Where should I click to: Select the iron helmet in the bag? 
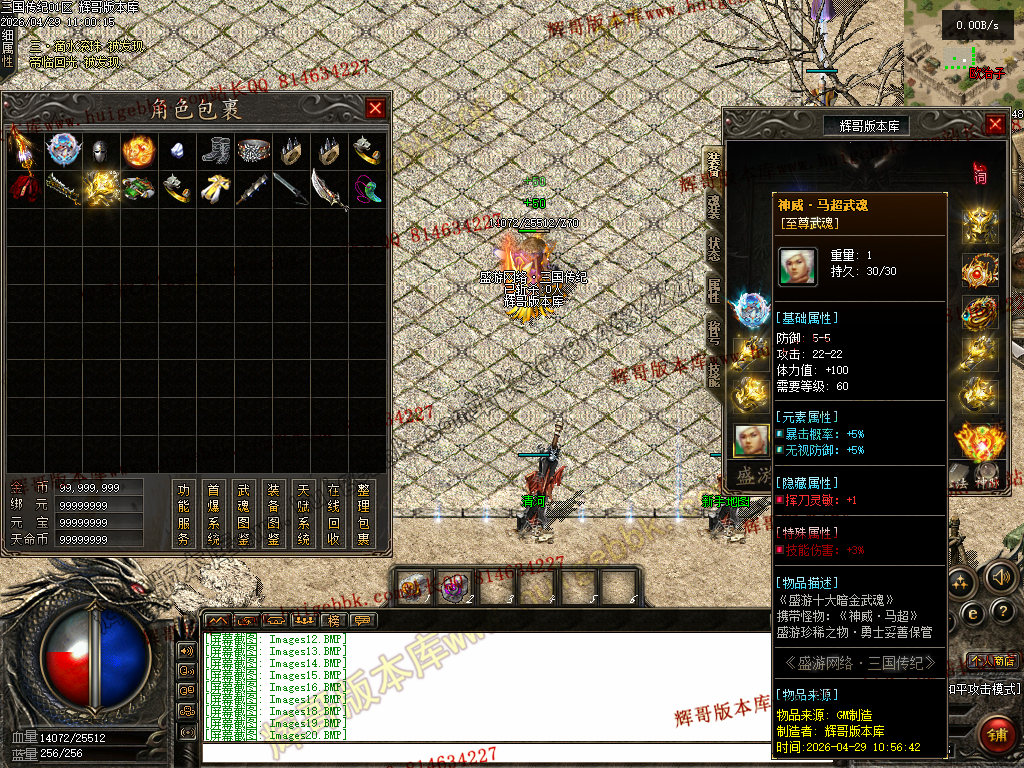(99, 151)
